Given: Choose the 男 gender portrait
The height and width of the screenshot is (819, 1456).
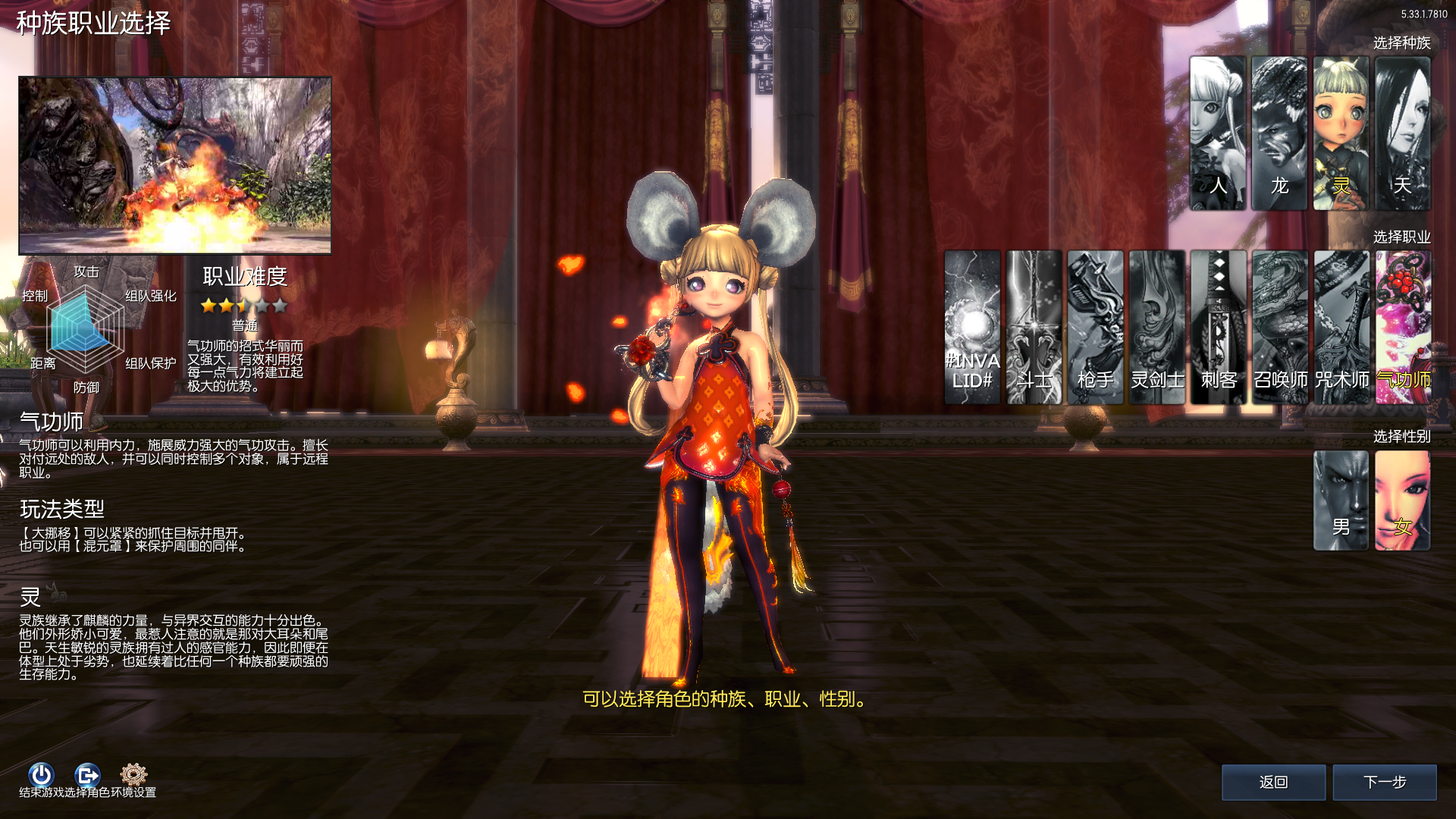Looking at the screenshot, I should tap(1341, 500).
